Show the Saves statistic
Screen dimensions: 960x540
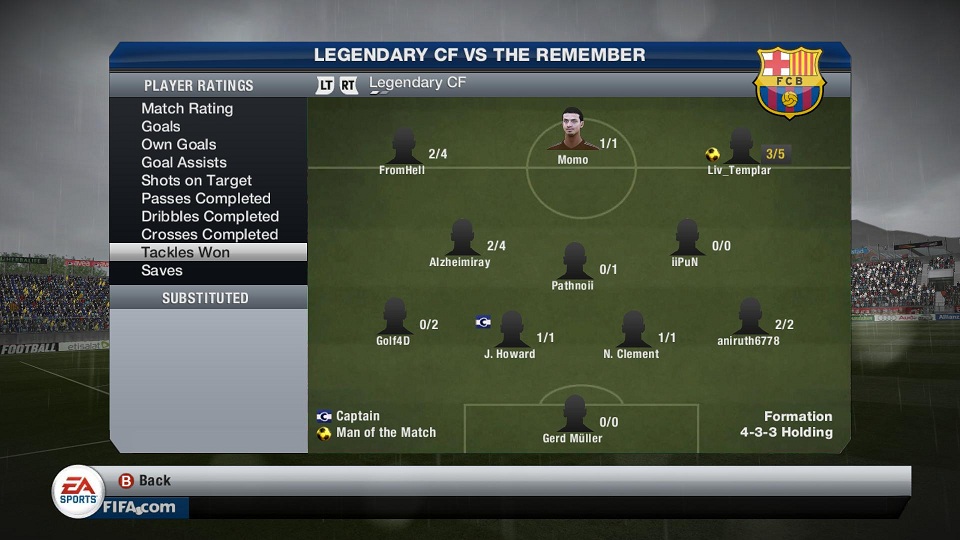click(162, 270)
